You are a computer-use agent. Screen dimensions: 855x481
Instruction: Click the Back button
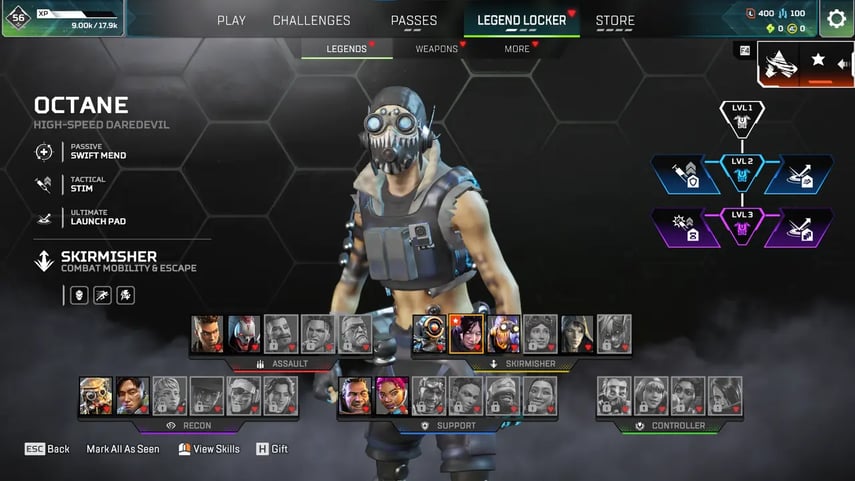(x=47, y=449)
